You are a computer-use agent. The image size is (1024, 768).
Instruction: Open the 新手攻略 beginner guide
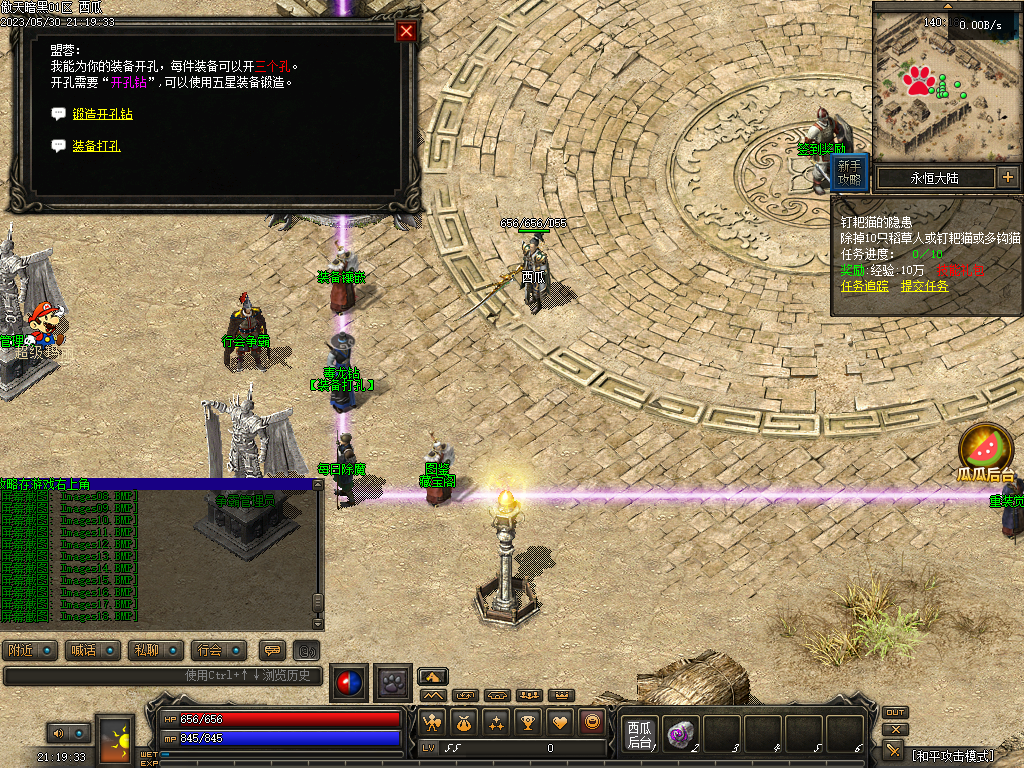849,173
